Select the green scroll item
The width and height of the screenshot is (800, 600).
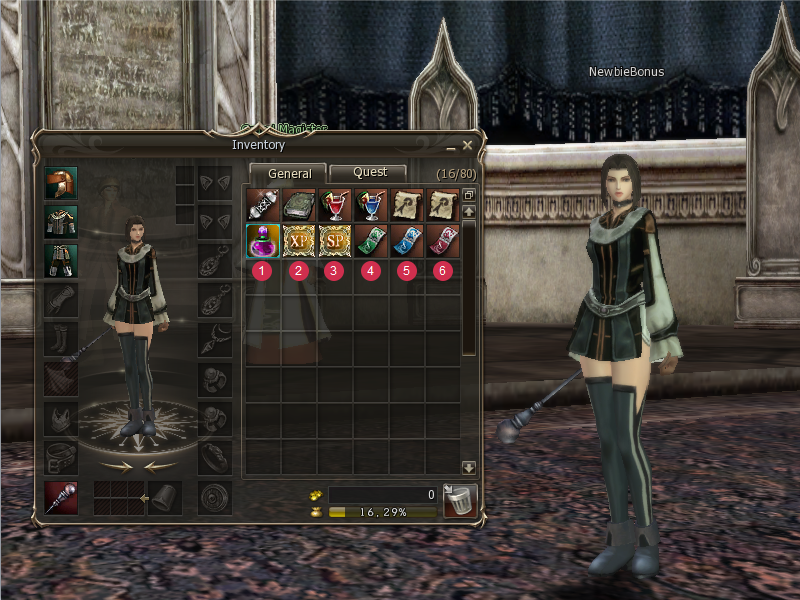369,240
